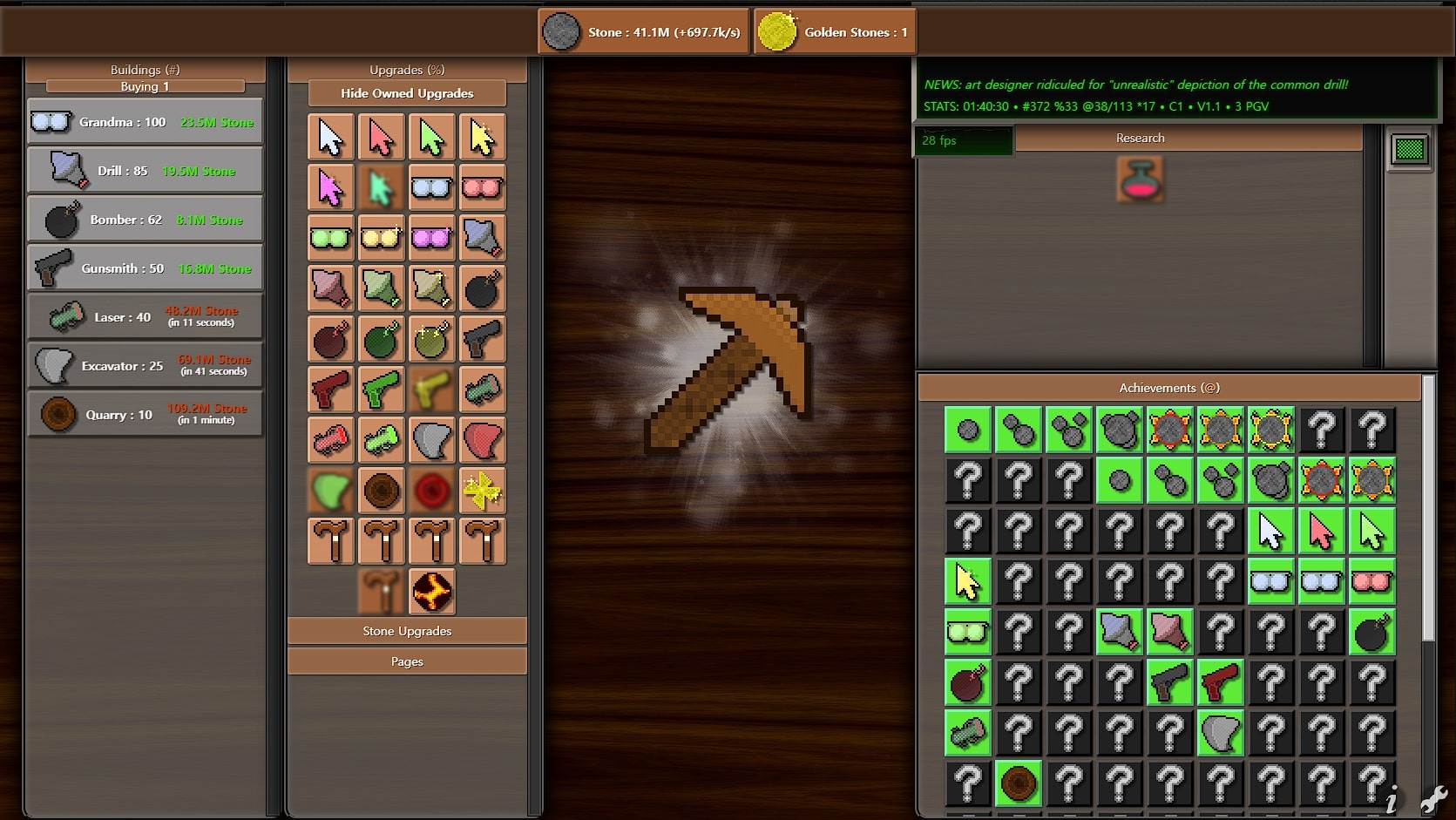Viewport: 1456px width, 820px height.
Task: Select the Laser building row
Action: (145, 317)
